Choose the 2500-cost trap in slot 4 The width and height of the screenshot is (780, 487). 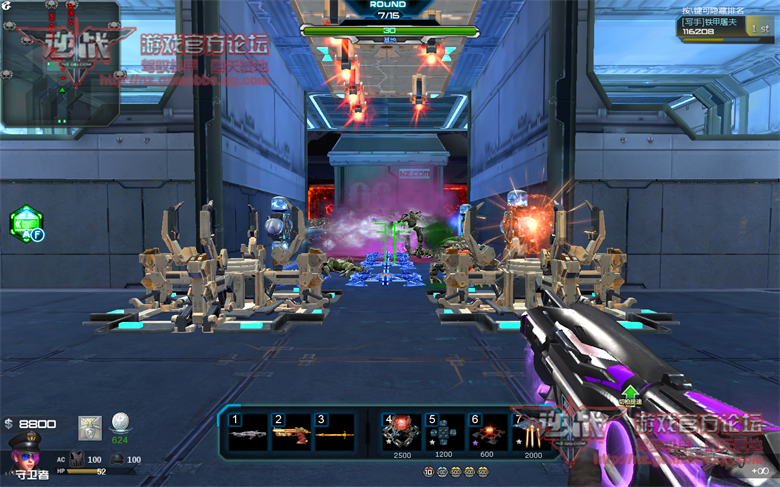click(401, 434)
